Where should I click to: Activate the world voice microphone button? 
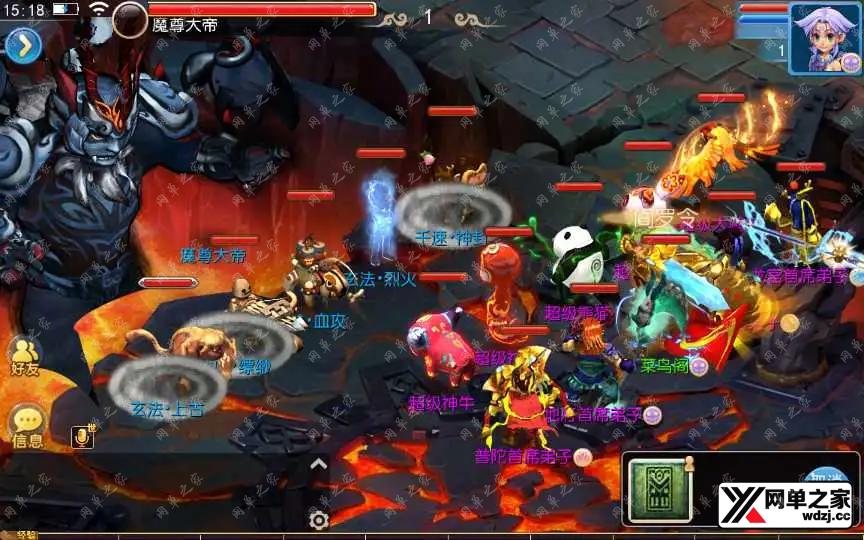[x=83, y=436]
